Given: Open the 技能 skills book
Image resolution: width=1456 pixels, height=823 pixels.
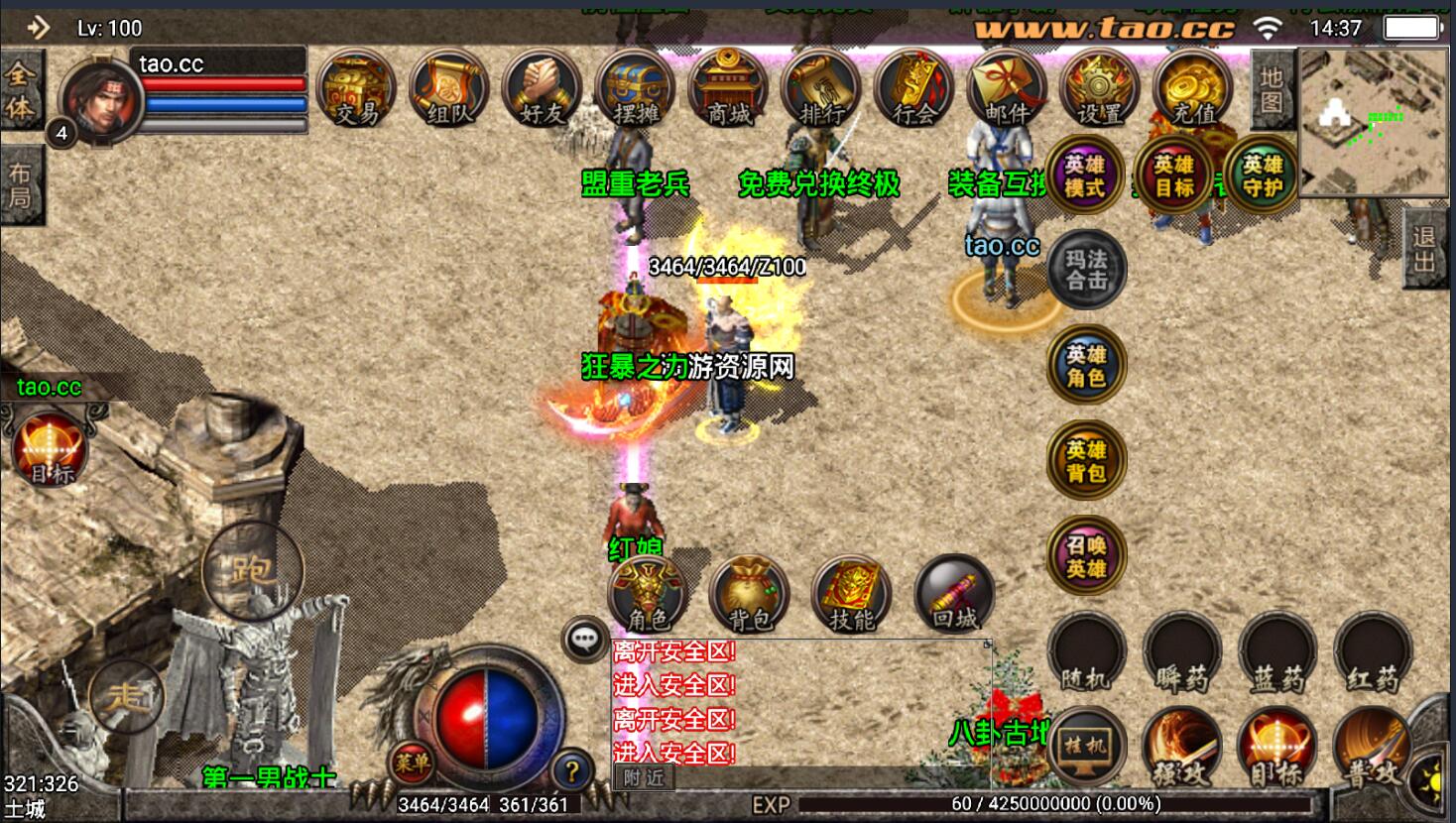Looking at the screenshot, I should pos(852,595).
